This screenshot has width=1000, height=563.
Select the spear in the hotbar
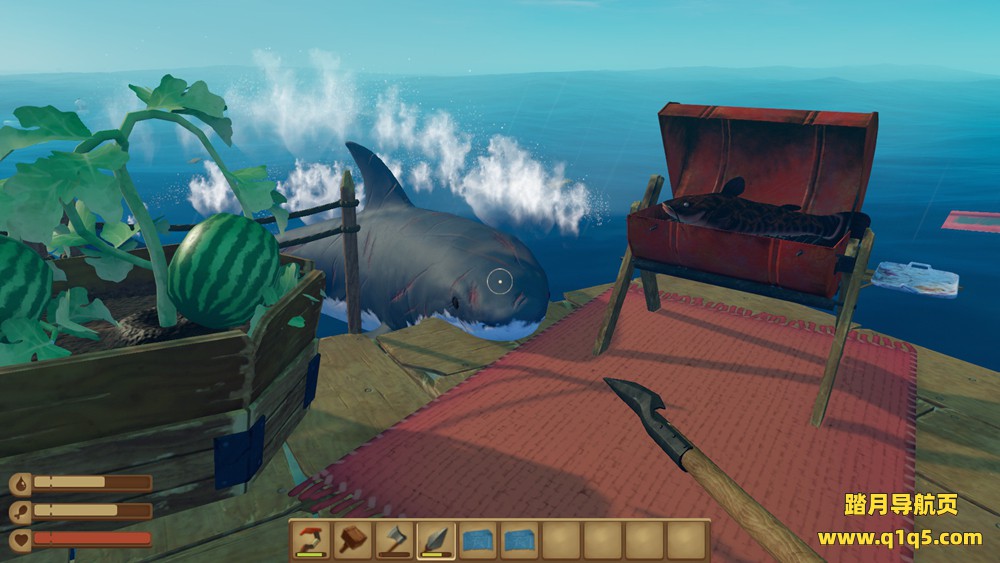coord(437,540)
